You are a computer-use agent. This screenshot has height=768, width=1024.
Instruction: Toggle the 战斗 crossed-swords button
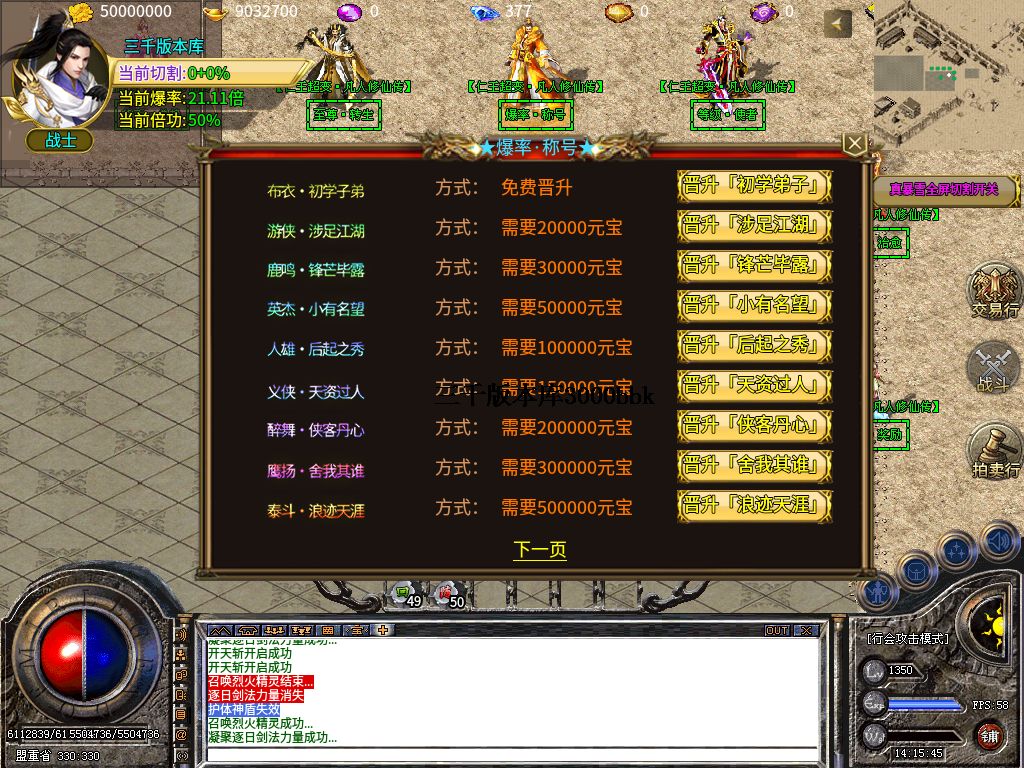coord(995,368)
